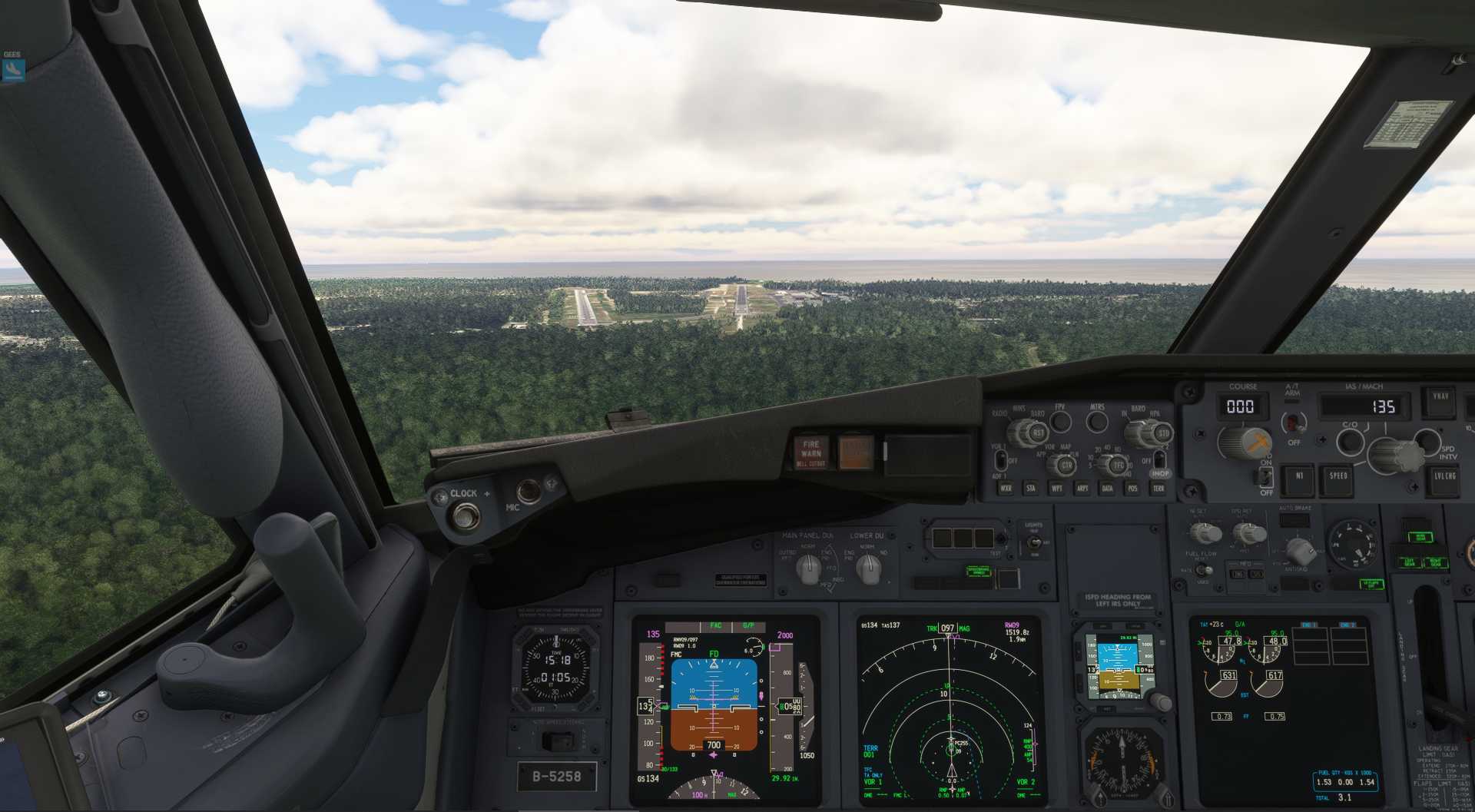The width and height of the screenshot is (1475, 812).
Task: Engage the N1 autothrottle mode button
Action: pyautogui.click(x=1299, y=476)
